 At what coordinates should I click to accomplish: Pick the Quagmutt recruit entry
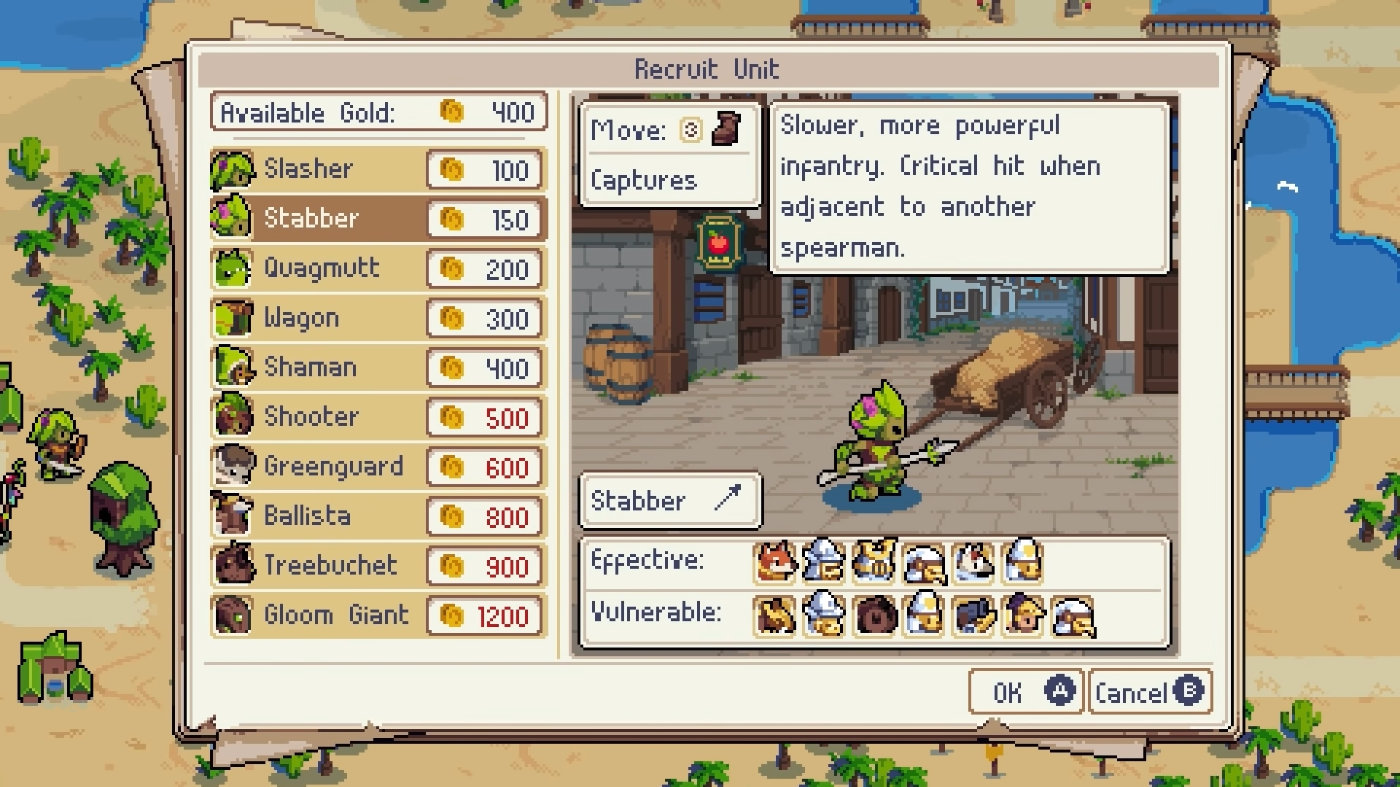tap(378, 268)
